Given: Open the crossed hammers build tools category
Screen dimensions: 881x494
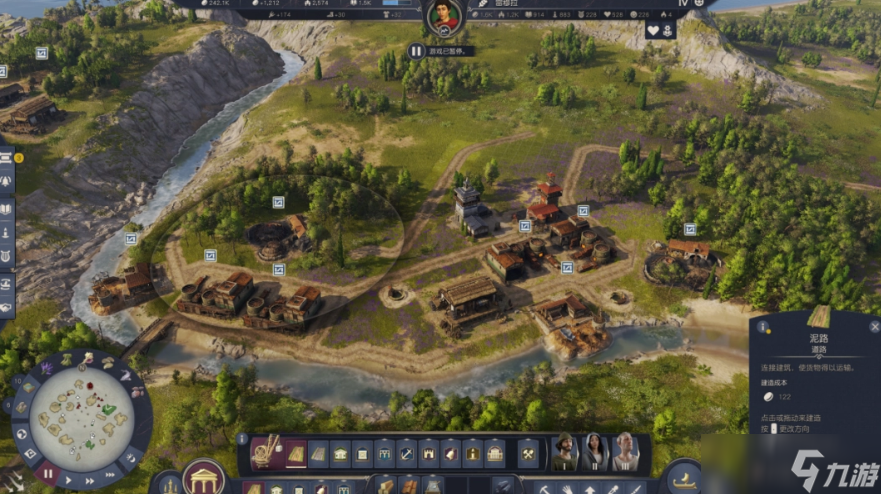Looking at the screenshot, I should coord(527,455).
